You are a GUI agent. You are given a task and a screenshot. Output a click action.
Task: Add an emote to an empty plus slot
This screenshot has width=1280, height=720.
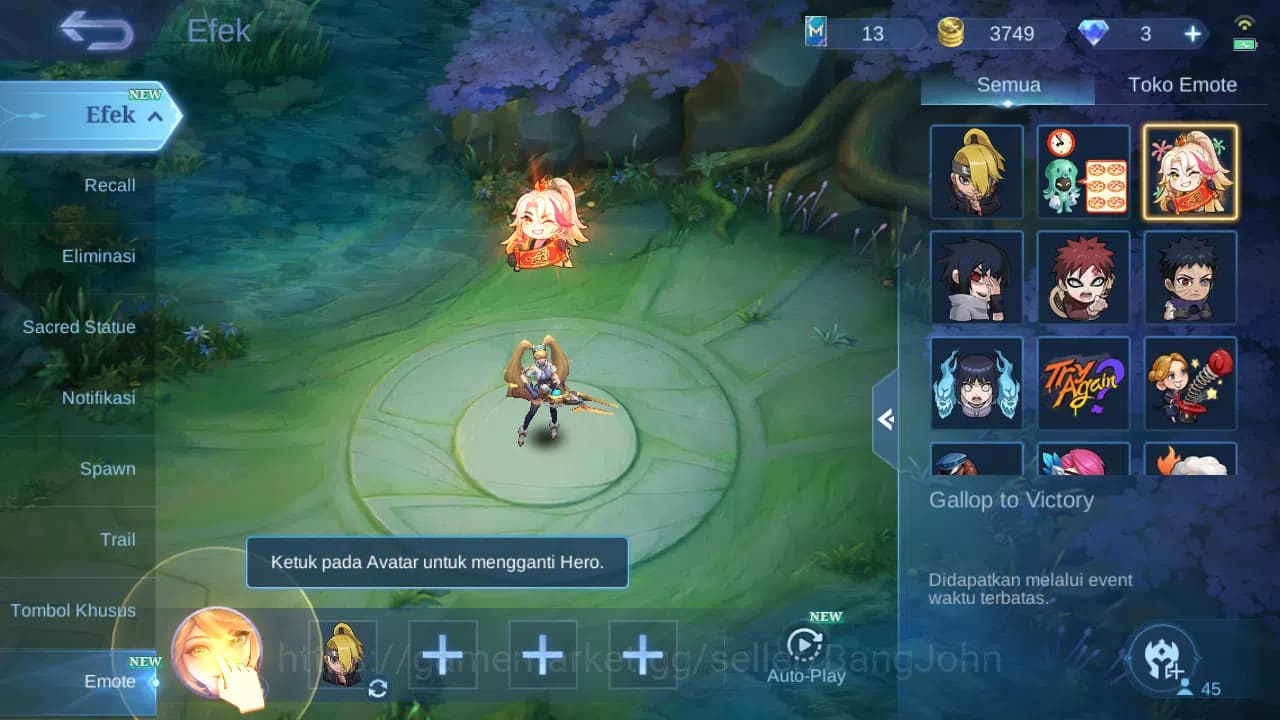[x=443, y=652]
